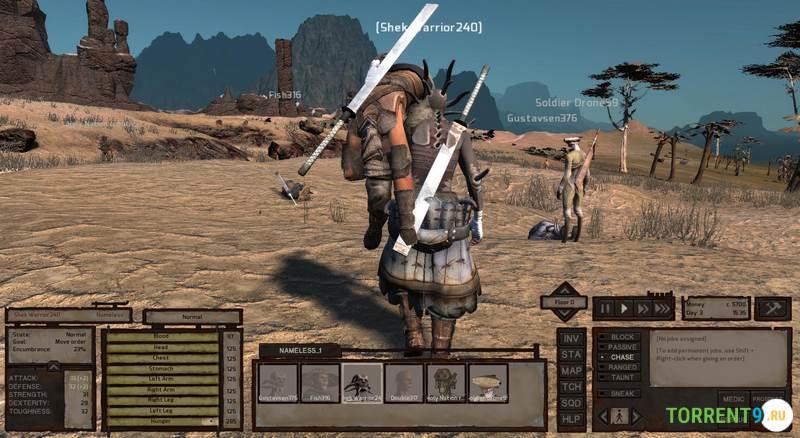Select the Fish316 squad portrait
The height and width of the screenshot is (438, 800).
(321, 383)
